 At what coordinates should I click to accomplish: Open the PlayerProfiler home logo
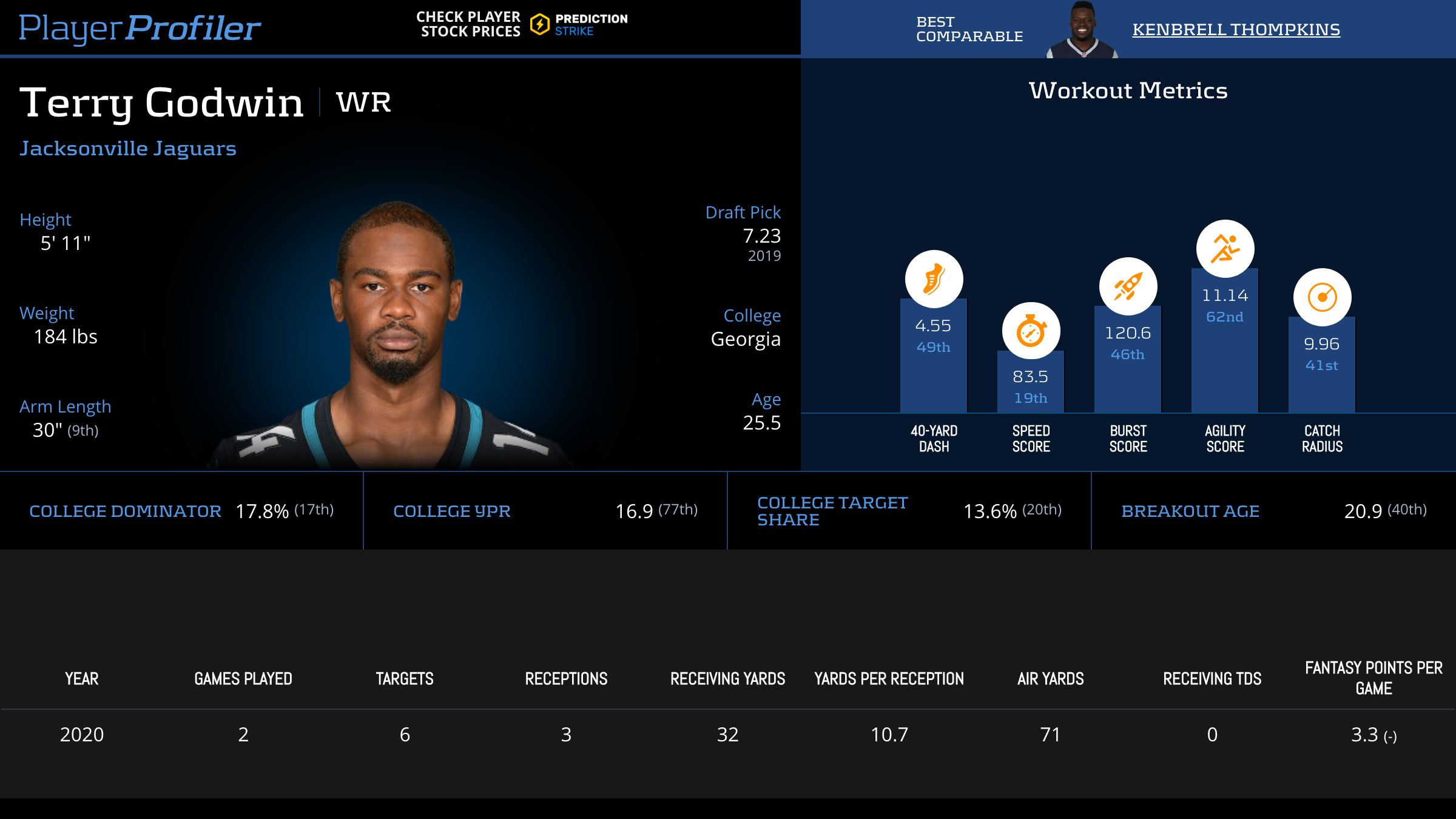[140, 28]
